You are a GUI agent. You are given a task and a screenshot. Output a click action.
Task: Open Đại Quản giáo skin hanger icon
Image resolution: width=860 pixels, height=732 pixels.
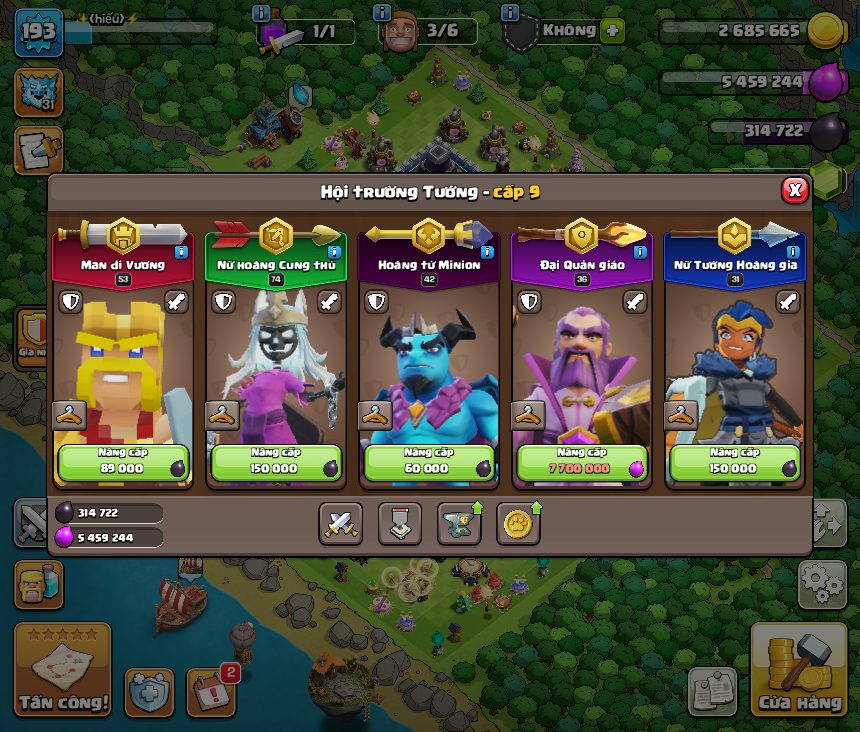pyautogui.click(x=527, y=415)
